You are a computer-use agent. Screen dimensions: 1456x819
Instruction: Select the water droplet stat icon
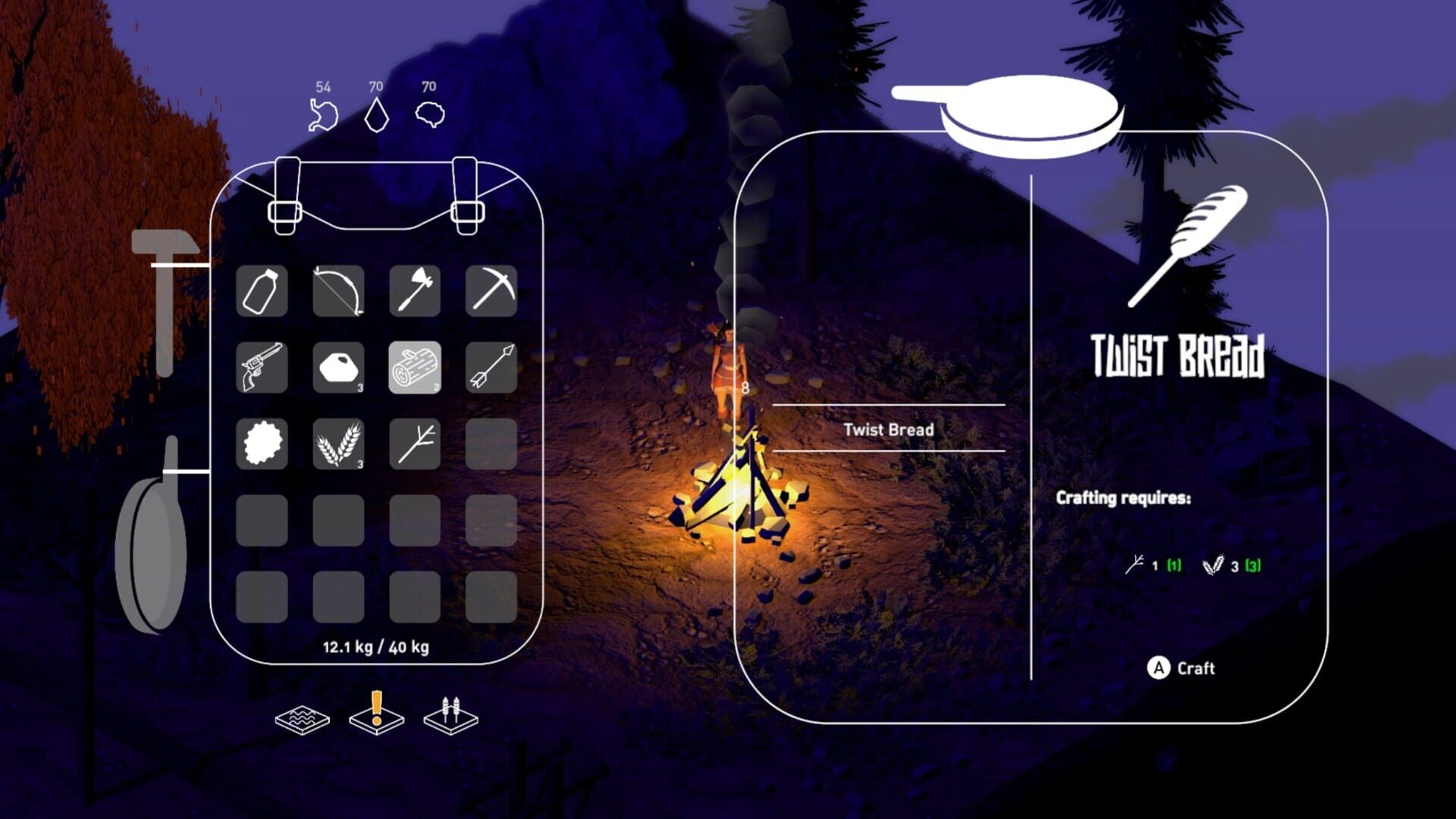(x=375, y=114)
